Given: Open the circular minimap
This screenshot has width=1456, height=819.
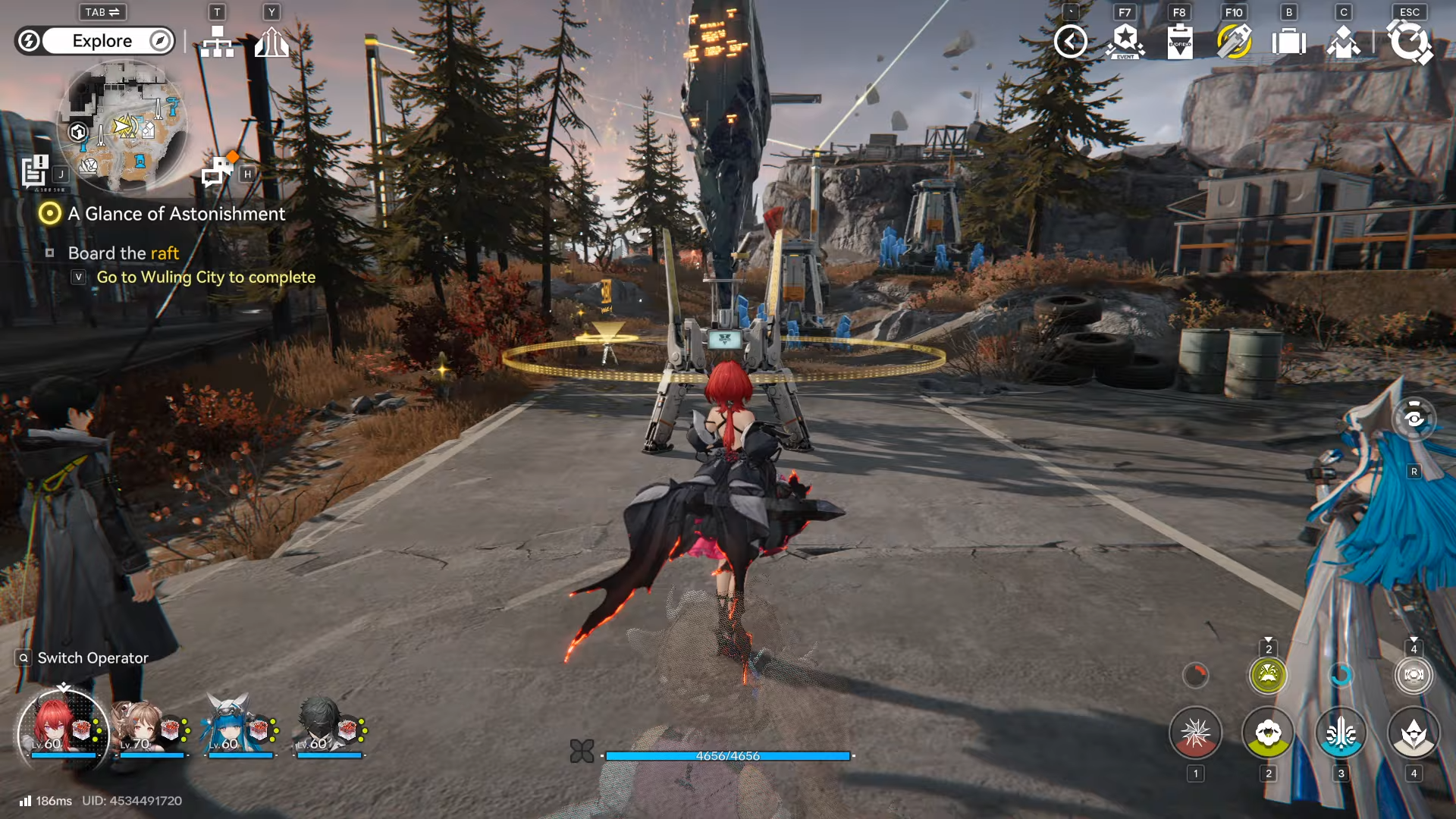Looking at the screenshot, I should (x=124, y=125).
